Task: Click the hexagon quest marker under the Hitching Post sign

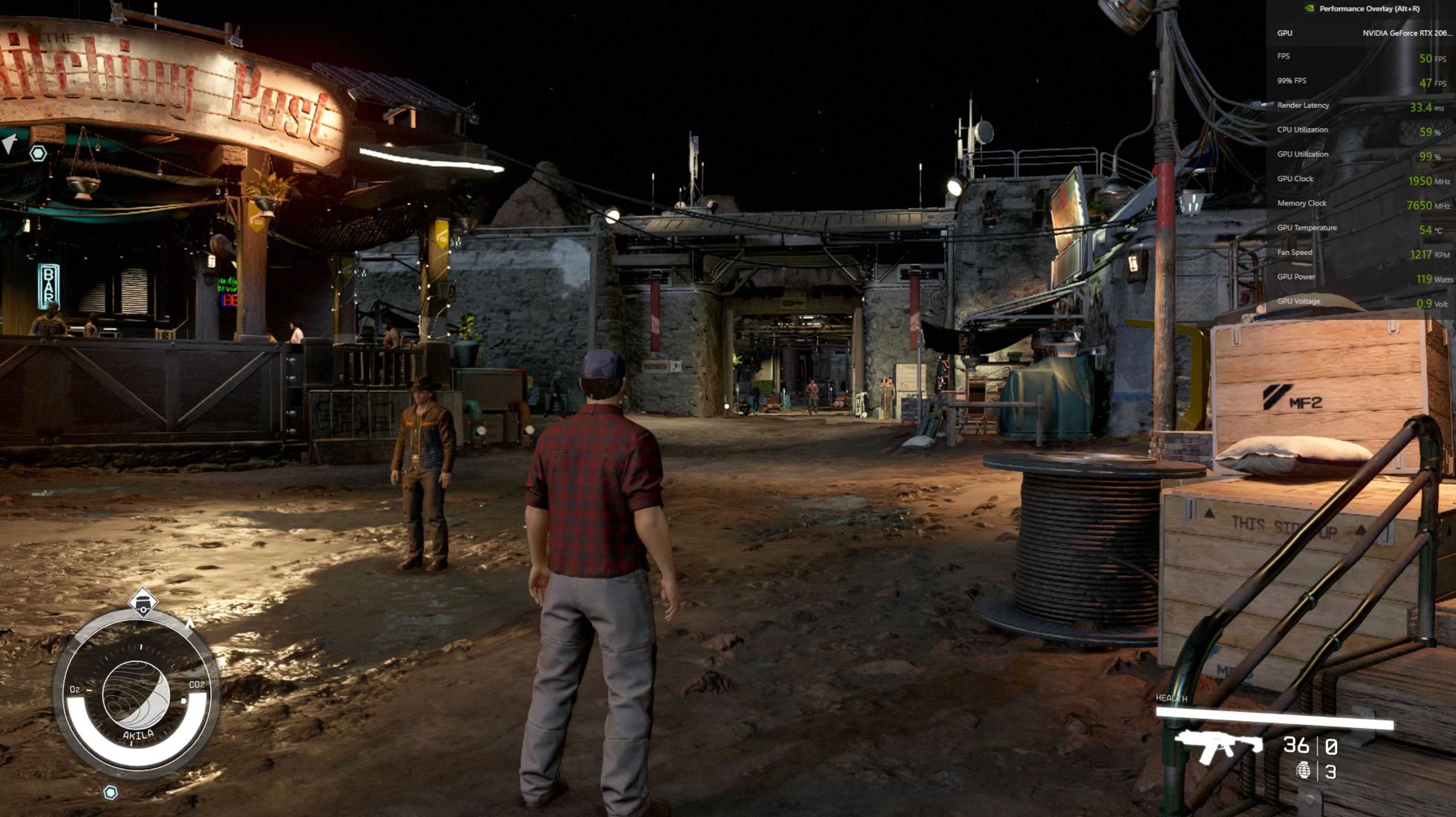Action: tap(38, 153)
